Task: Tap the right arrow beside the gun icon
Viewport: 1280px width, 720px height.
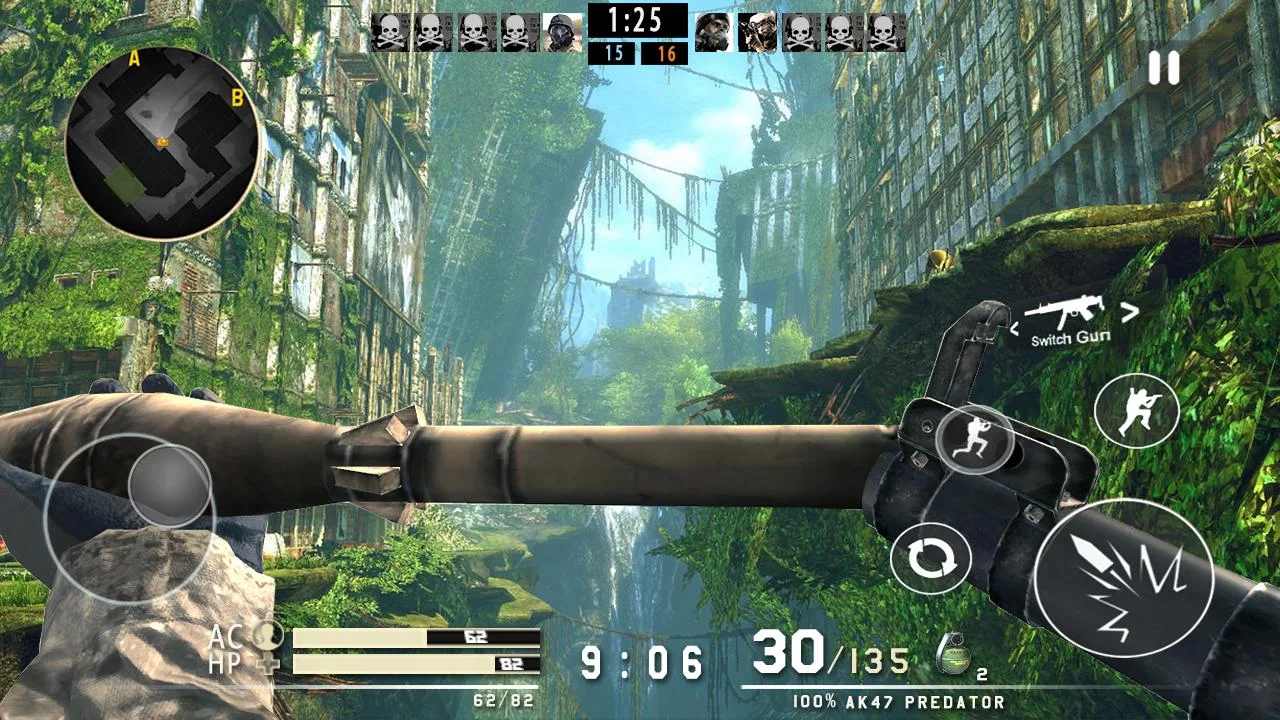Action: 1129,312
